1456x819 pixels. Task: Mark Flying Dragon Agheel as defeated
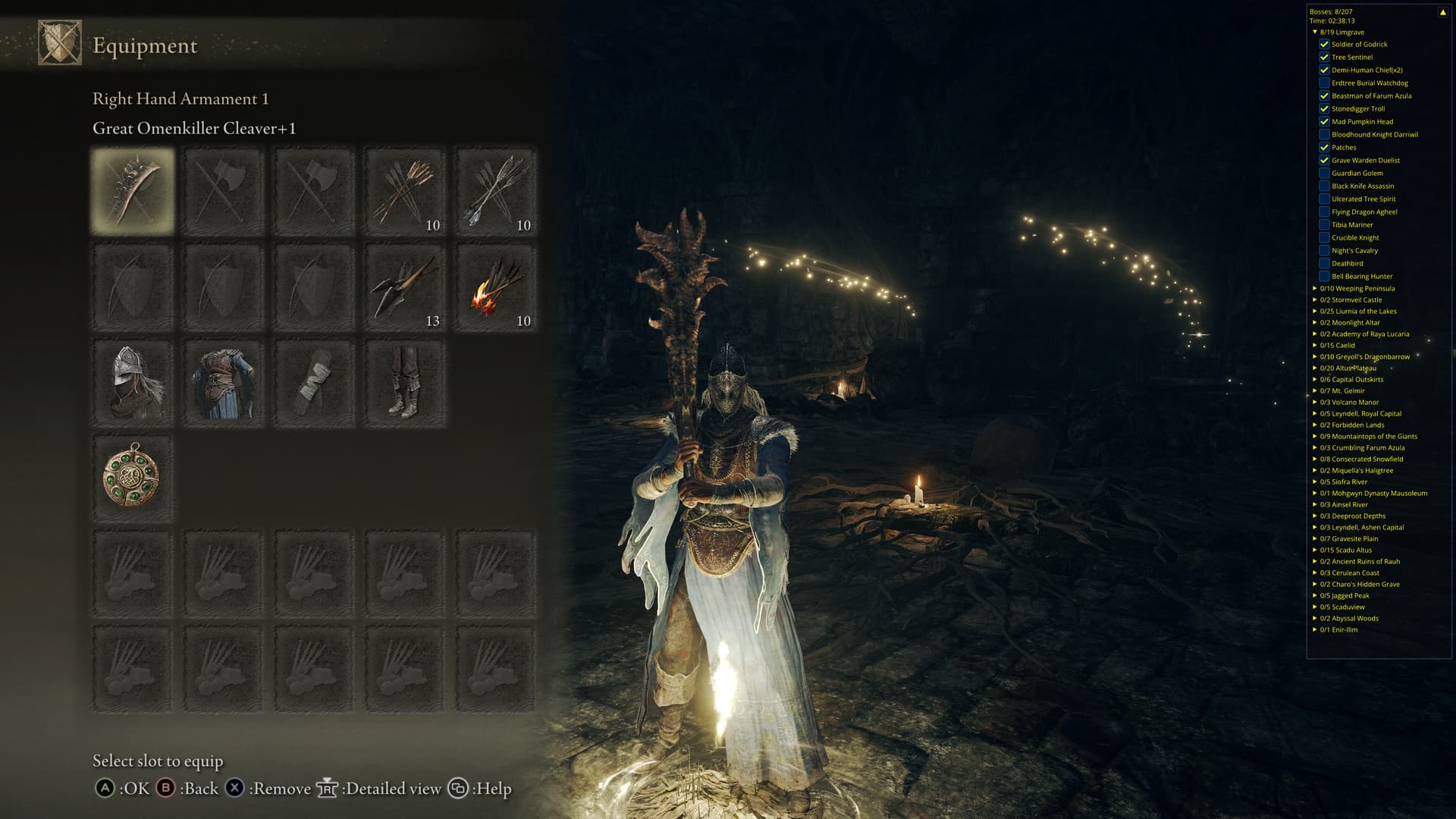(1324, 212)
